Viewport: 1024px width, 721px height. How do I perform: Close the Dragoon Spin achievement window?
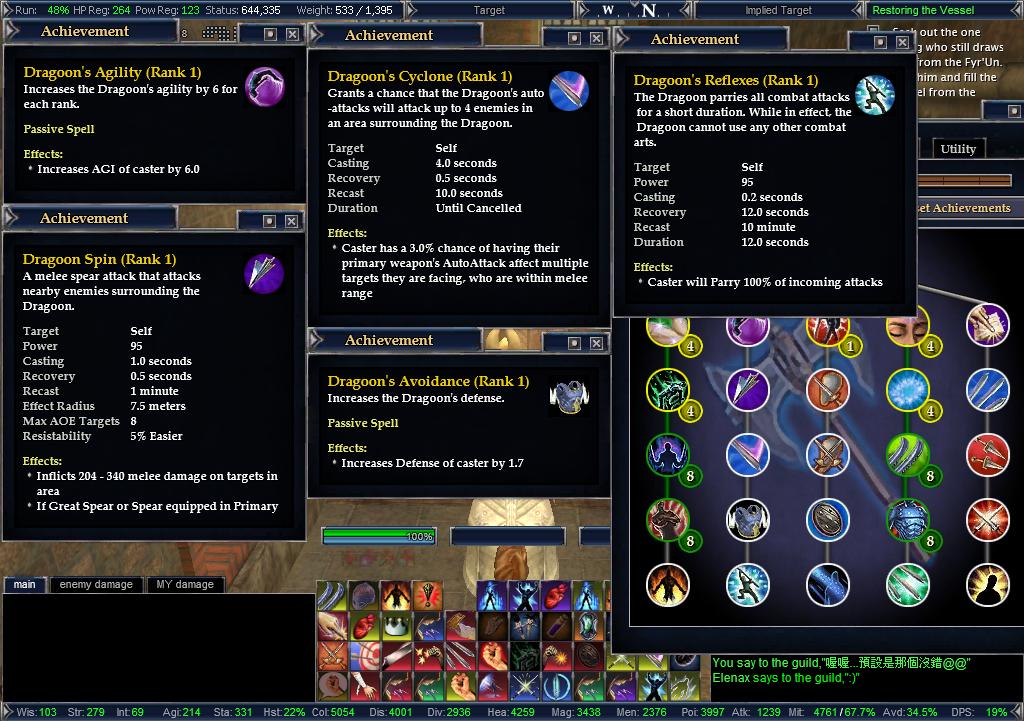(292, 220)
